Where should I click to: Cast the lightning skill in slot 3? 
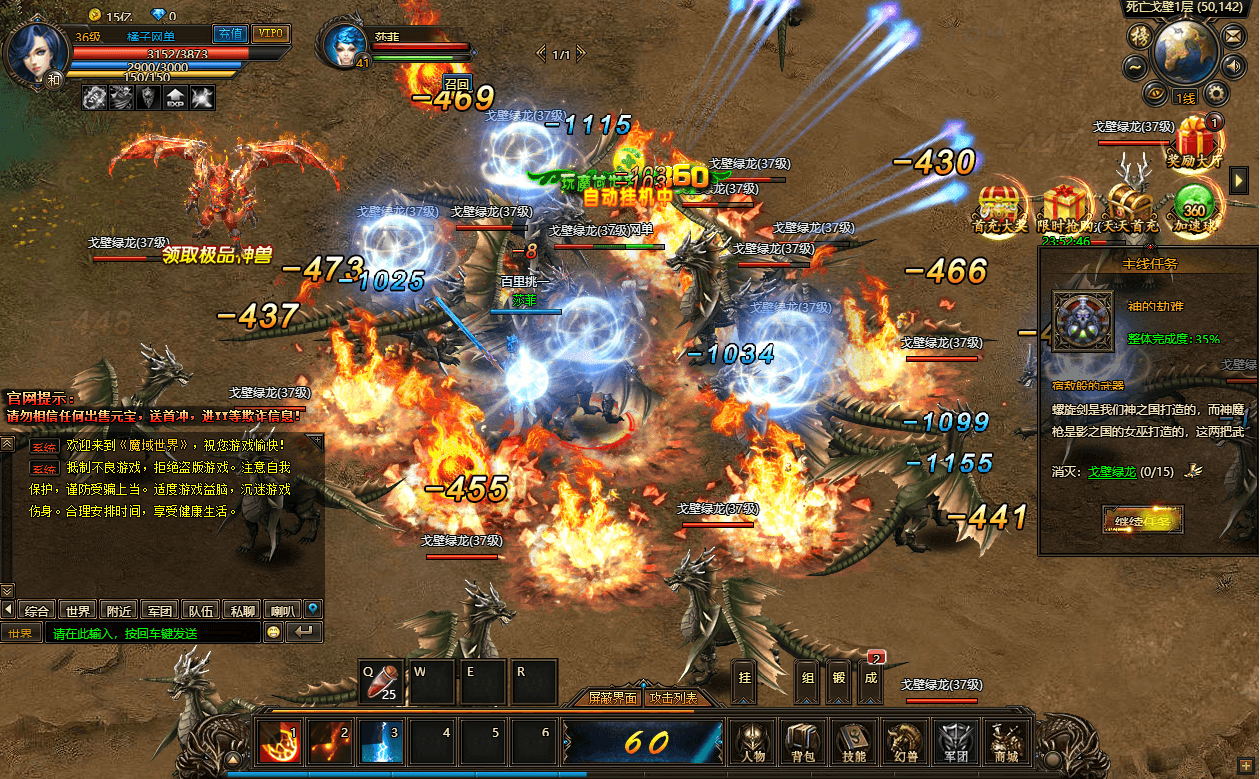click(381, 743)
